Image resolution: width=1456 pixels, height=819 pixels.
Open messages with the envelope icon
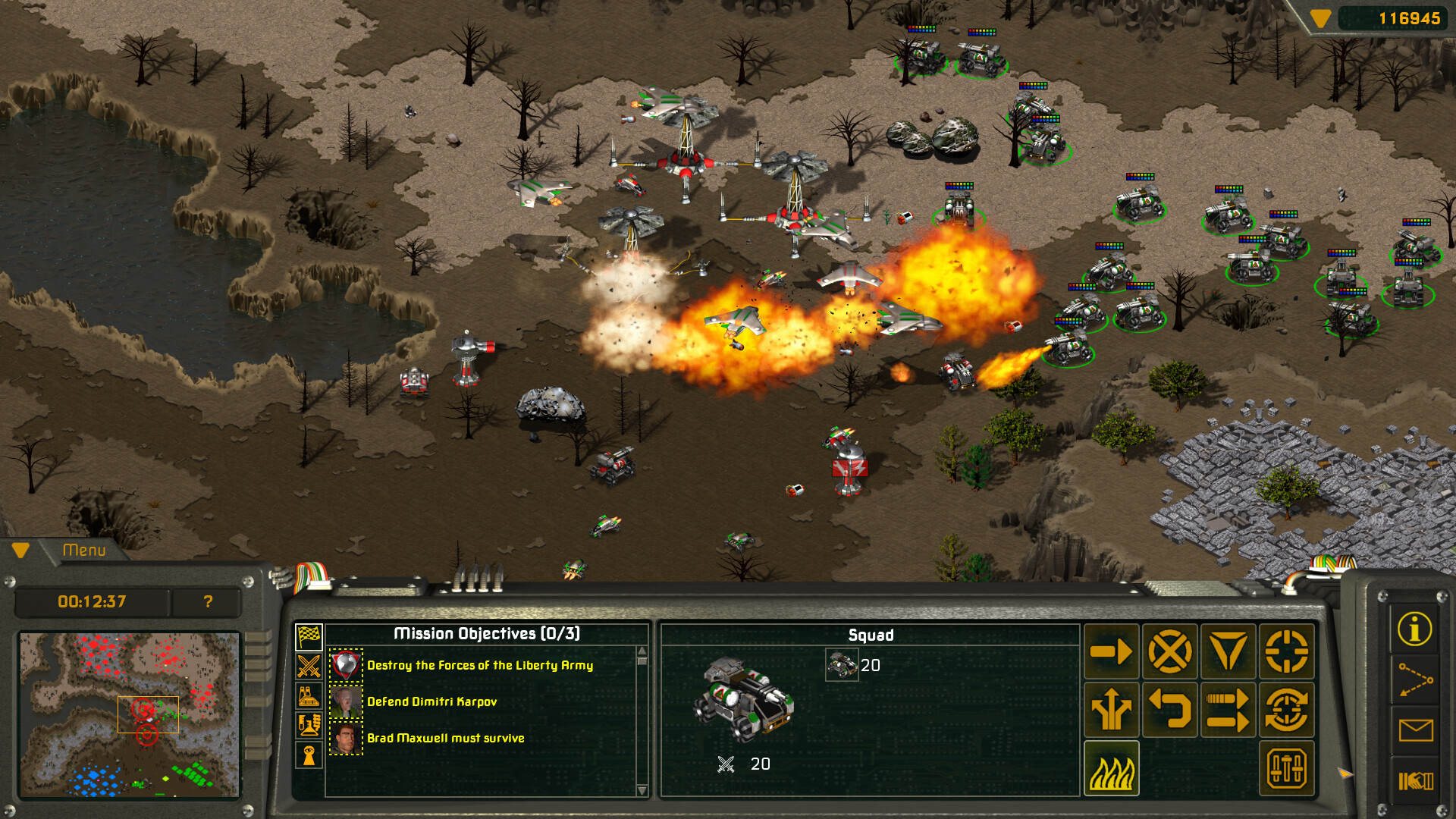tap(1415, 730)
